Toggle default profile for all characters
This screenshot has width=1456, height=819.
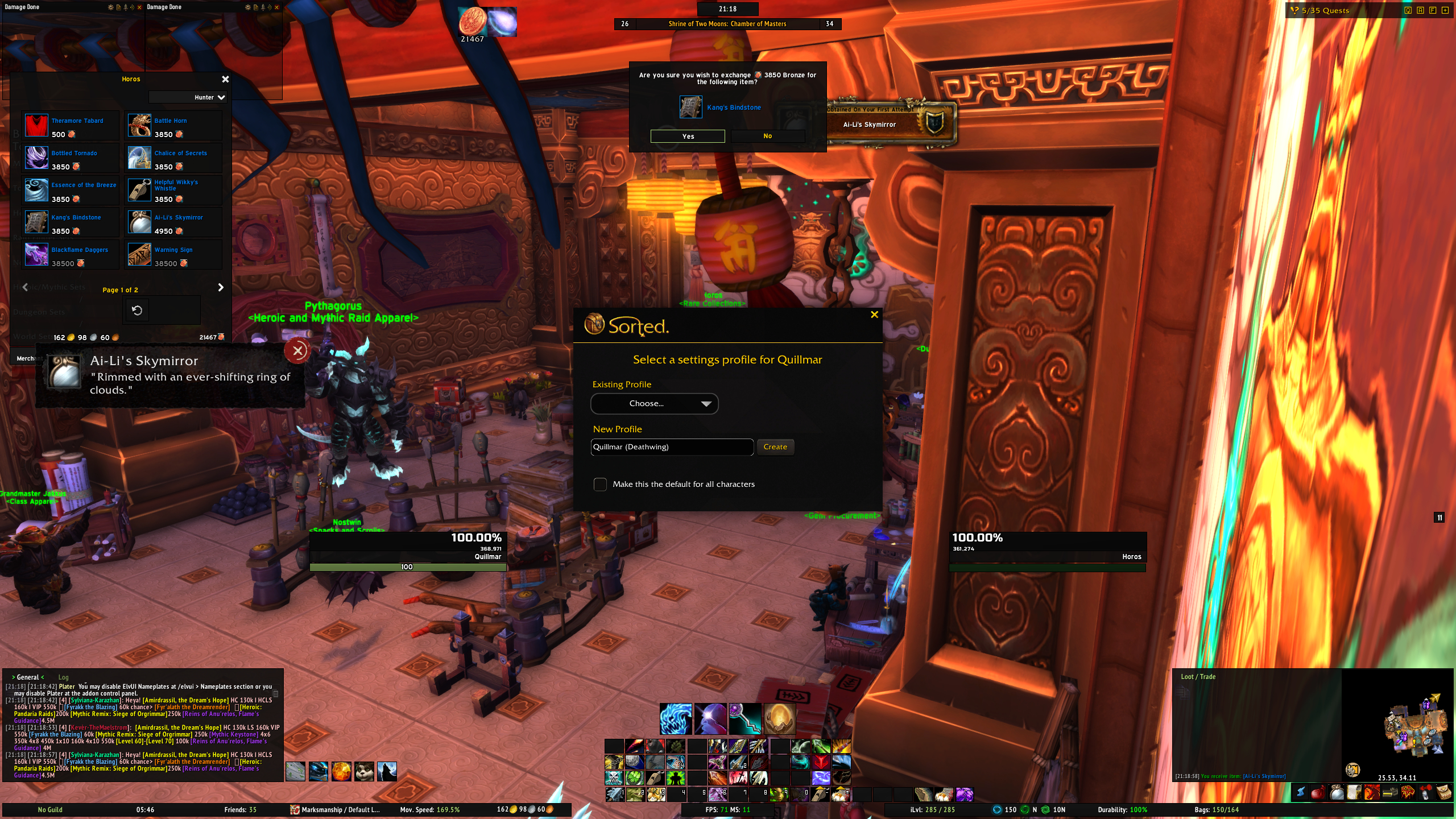click(600, 485)
